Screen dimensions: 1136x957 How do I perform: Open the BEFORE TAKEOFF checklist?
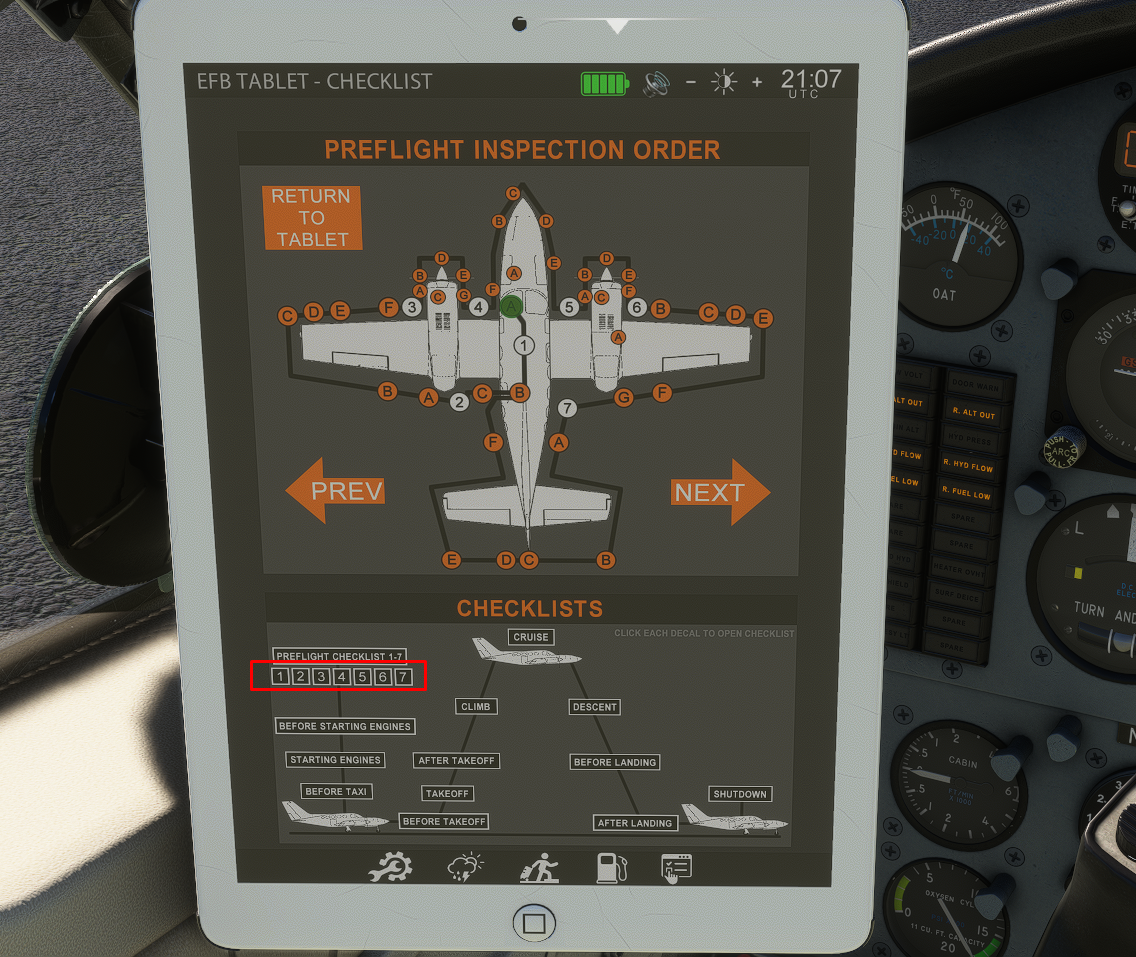point(444,821)
